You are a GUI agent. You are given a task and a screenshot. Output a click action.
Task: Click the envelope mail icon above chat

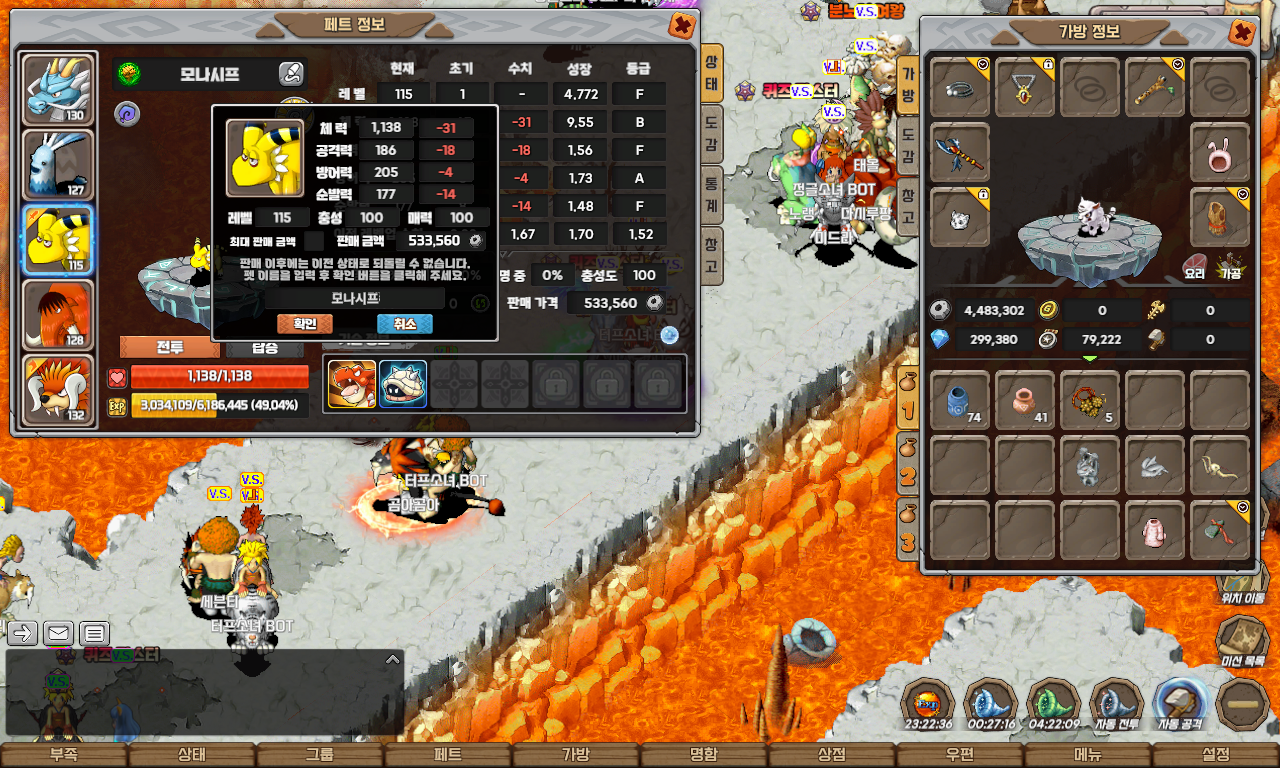pyautogui.click(x=58, y=633)
